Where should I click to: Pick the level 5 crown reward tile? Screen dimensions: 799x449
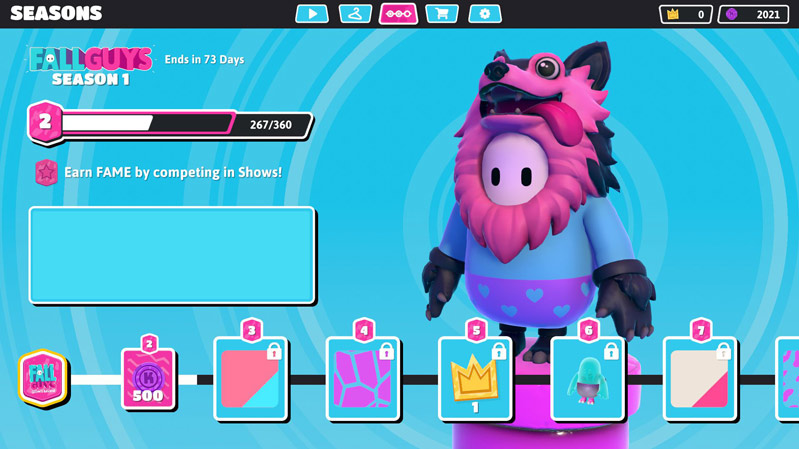point(475,378)
